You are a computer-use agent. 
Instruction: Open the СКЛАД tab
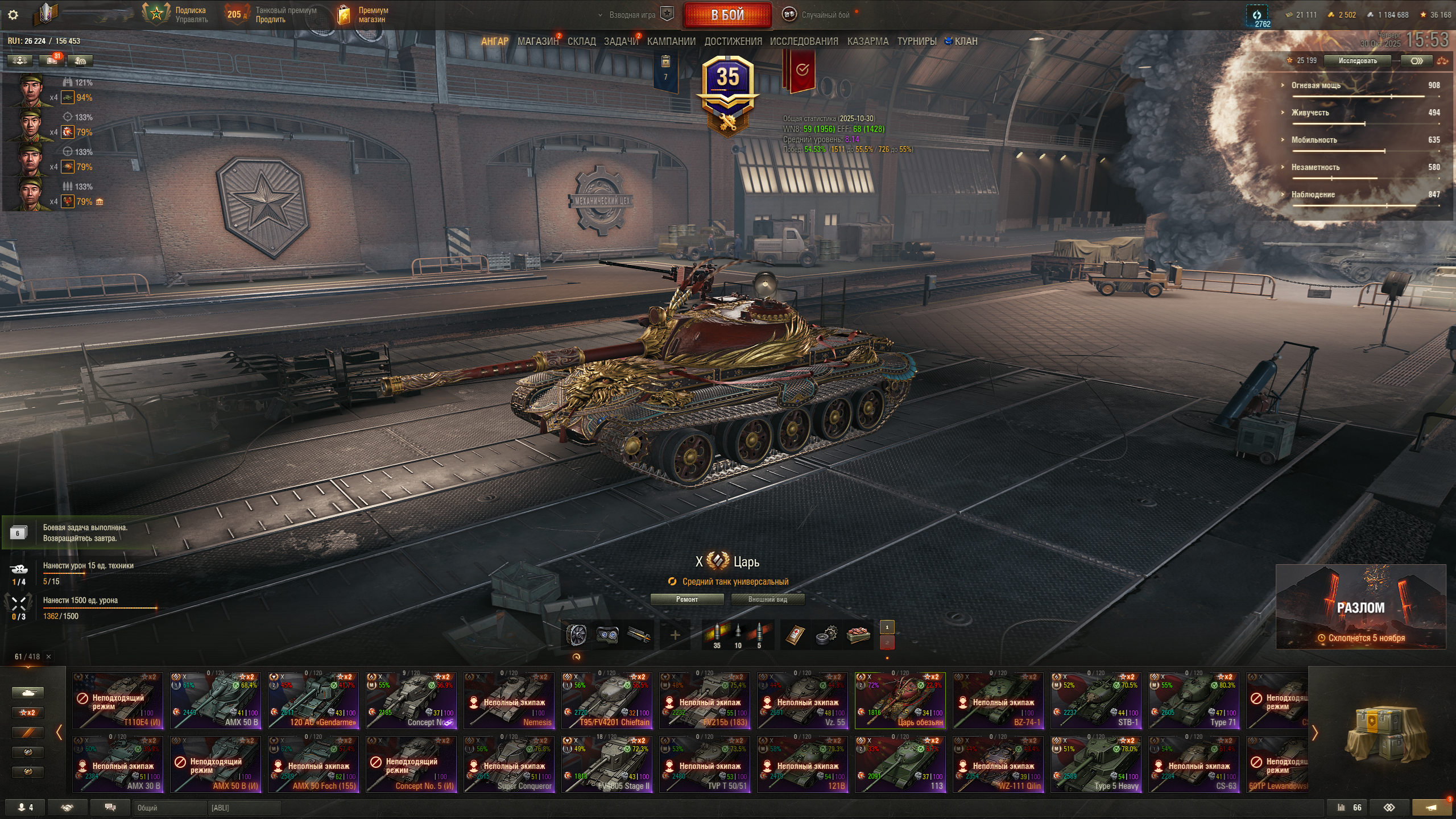[581, 42]
